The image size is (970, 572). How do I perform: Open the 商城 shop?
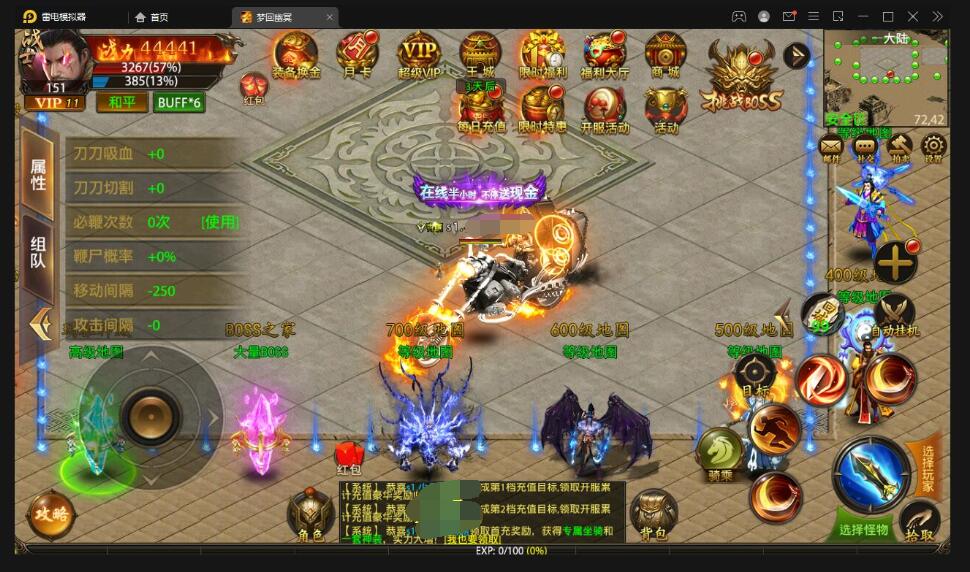[665, 53]
